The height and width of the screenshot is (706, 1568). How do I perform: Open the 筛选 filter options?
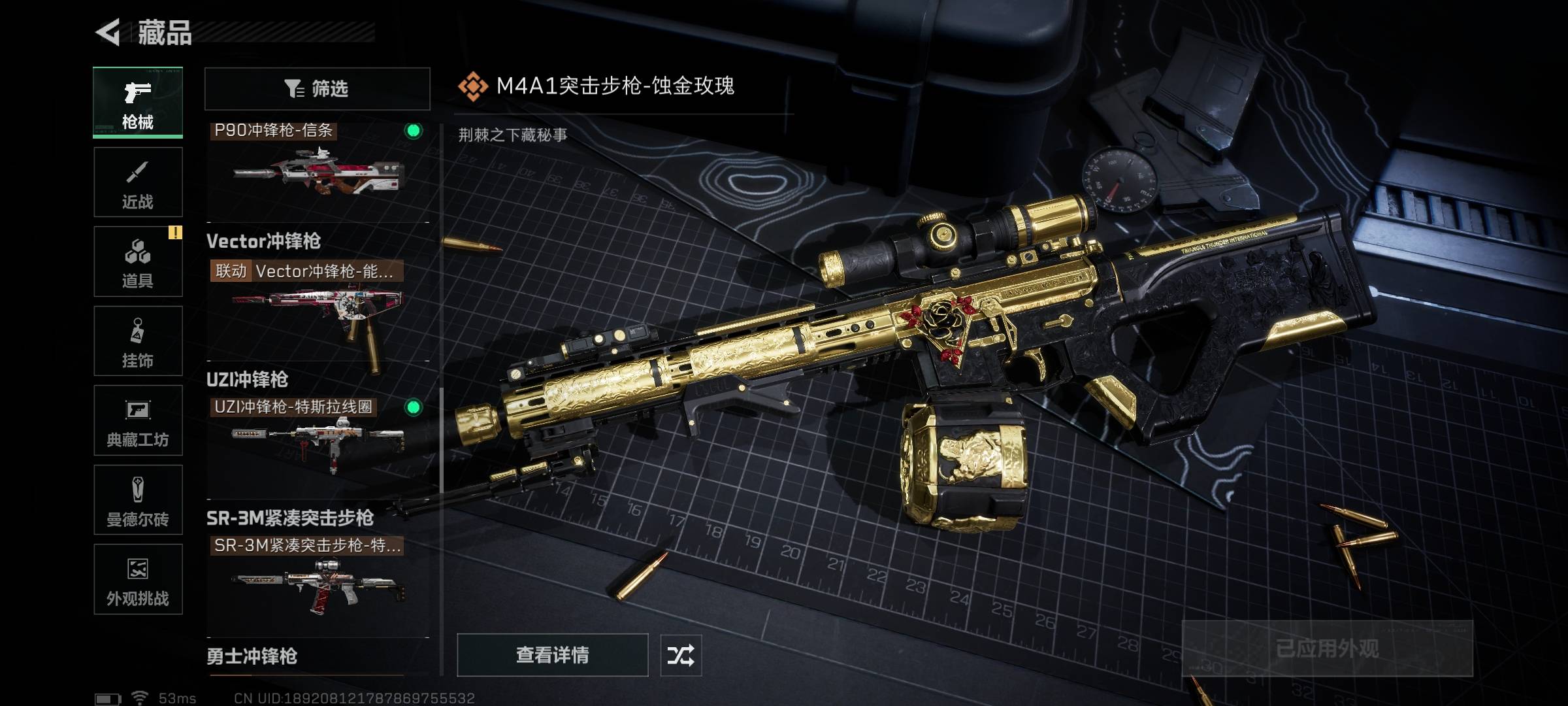pos(318,89)
